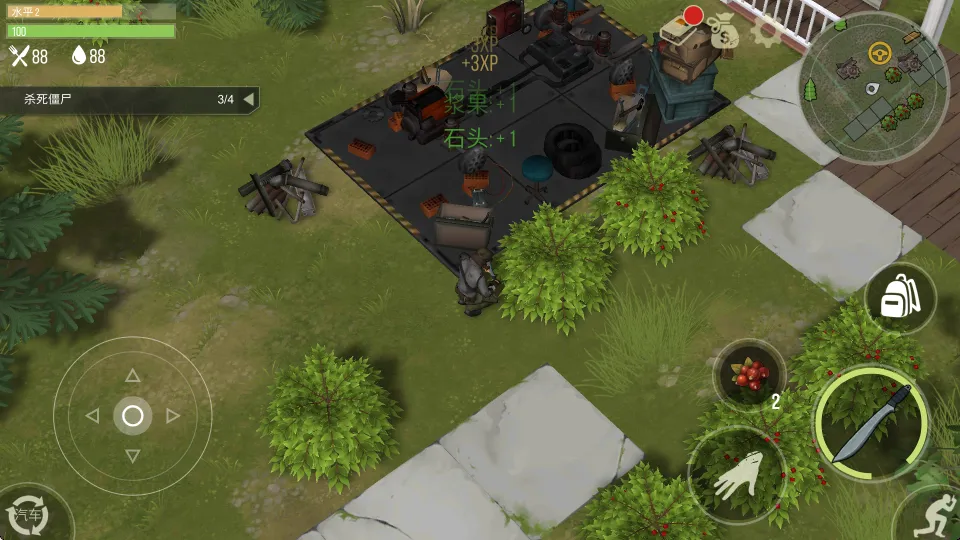Tap the joystick down arrow
Image resolution: width=960 pixels, height=540 pixels.
pyautogui.click(x=132, y=455)
